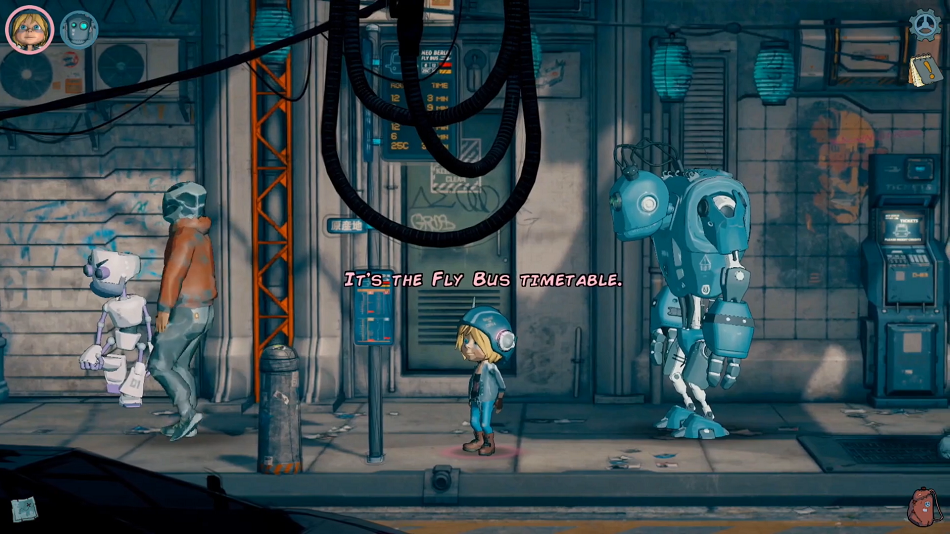Open the map icon
Image resolution: width=950 pixels, height=534 pixels.
[23, 509]
